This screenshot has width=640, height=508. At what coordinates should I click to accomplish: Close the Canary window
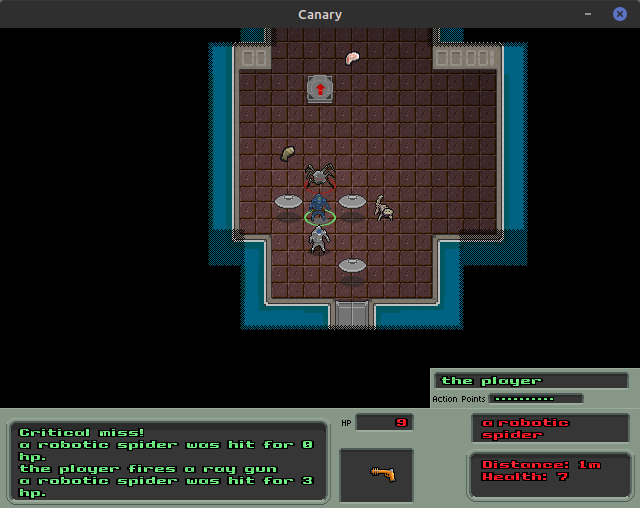[619, 14]
